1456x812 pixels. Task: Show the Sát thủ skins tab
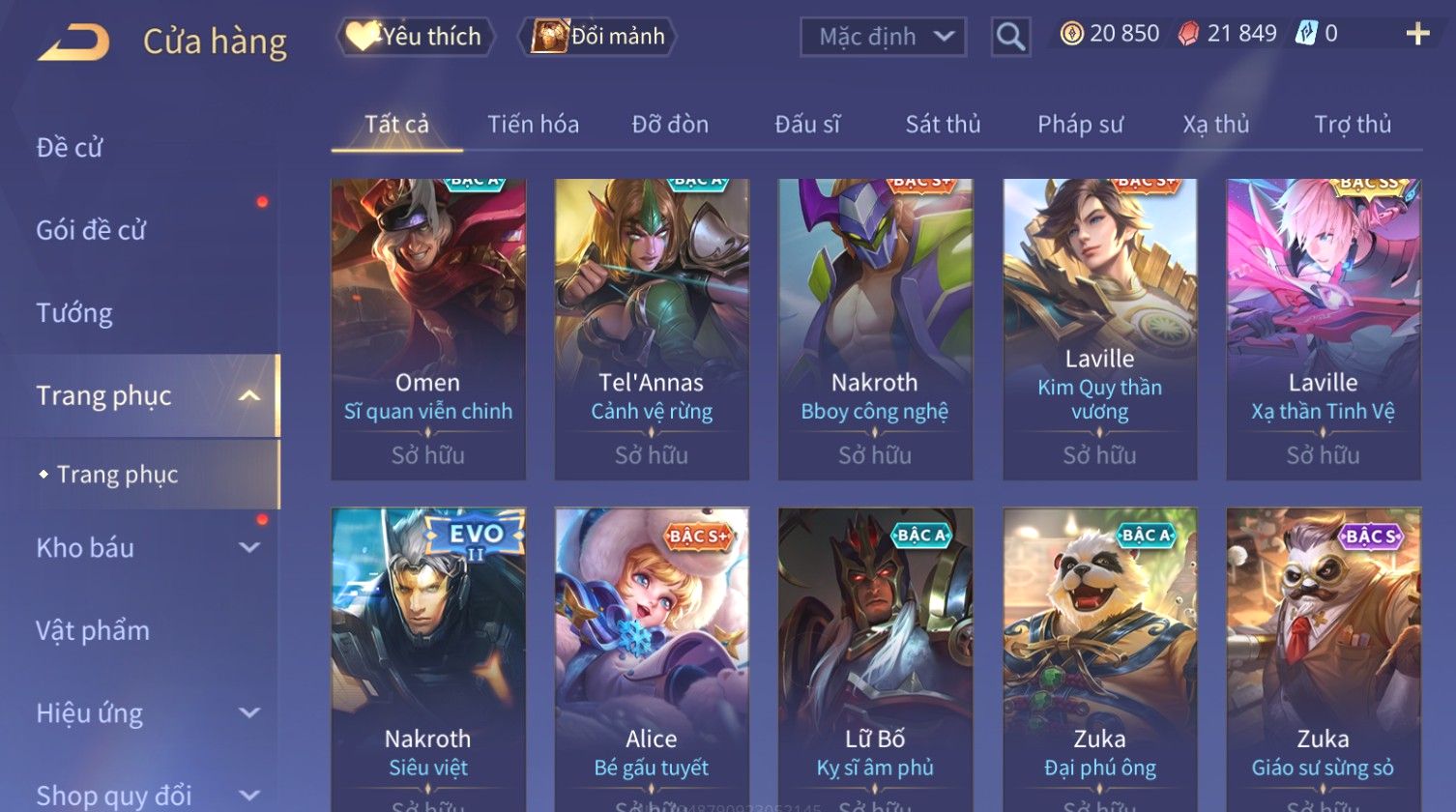point(943,125)
